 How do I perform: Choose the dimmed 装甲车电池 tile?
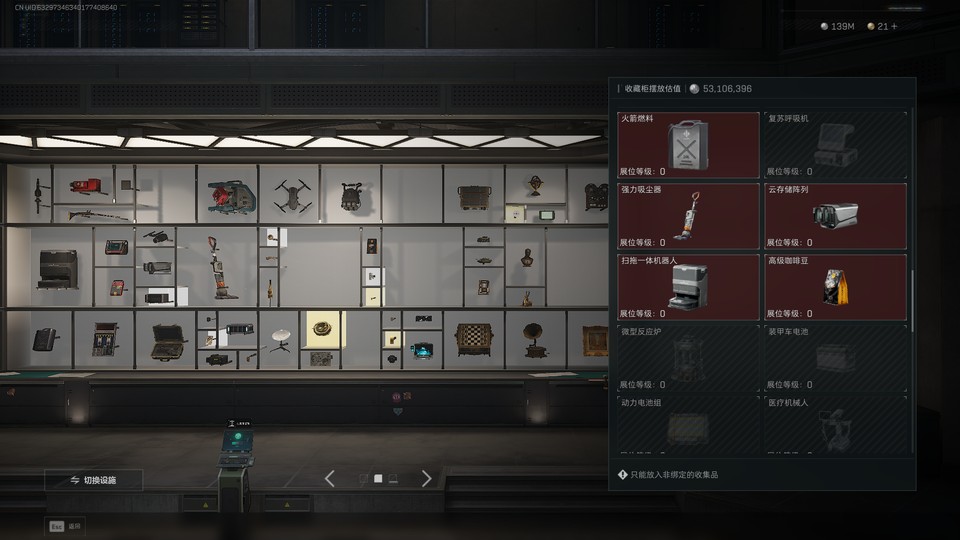(x=835, y=357)
